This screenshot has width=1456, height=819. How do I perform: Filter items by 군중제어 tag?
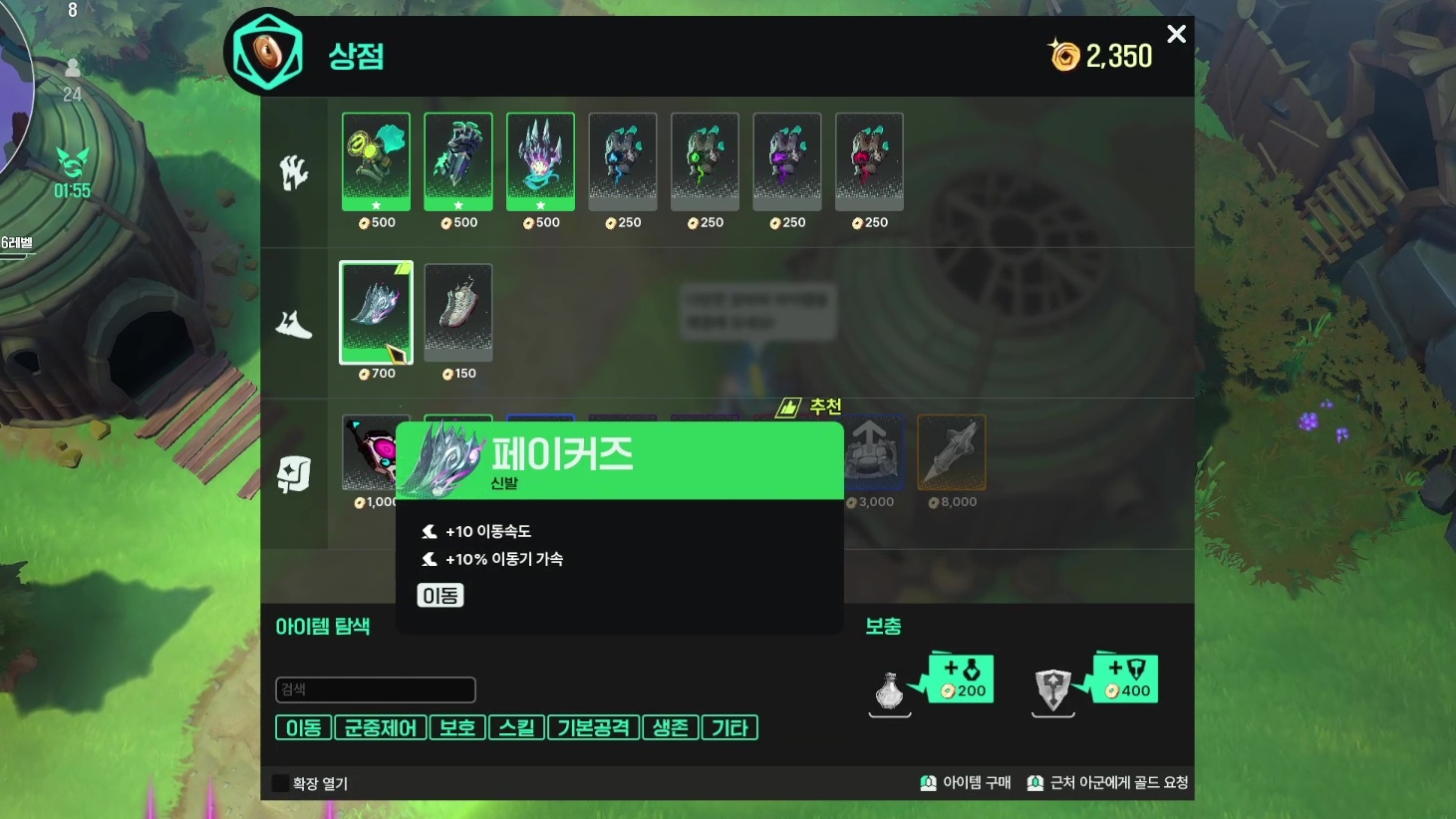(x=380, y=728)
